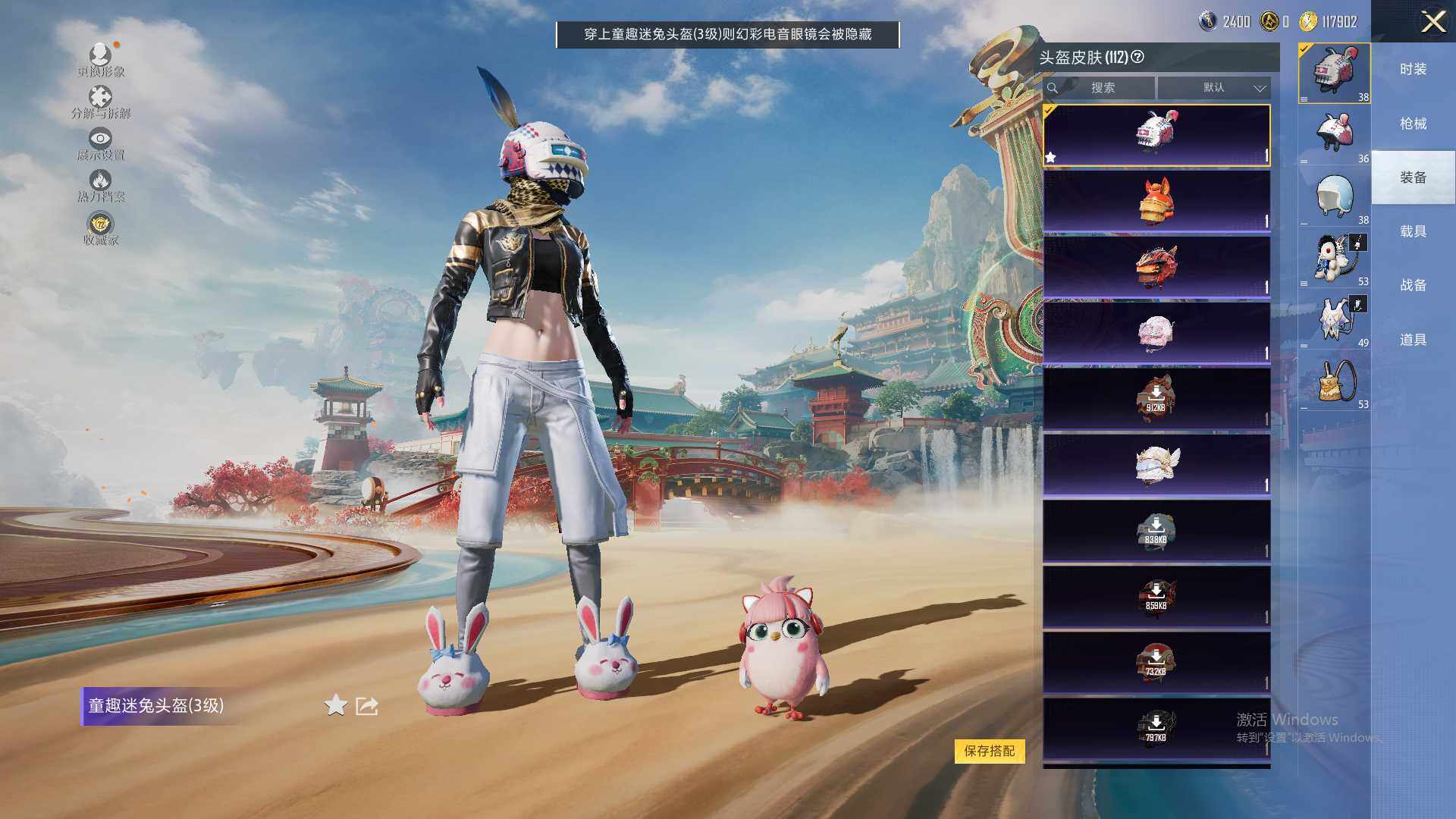Screen dimensions: 1456x819
Task: Click the helmet skin search box
Action: click(1102, 88)
